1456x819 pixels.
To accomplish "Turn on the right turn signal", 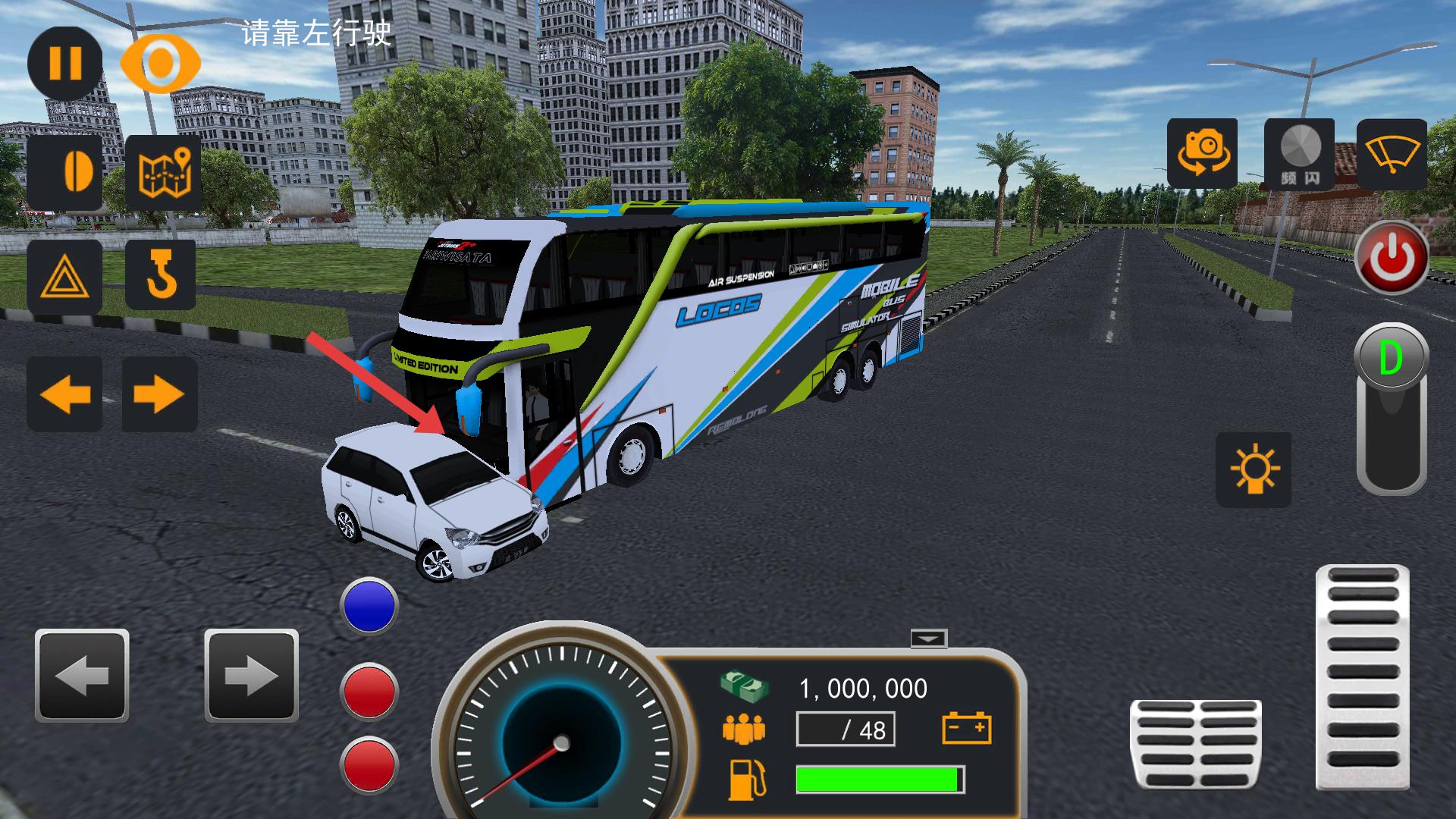I will click(159, 394).
